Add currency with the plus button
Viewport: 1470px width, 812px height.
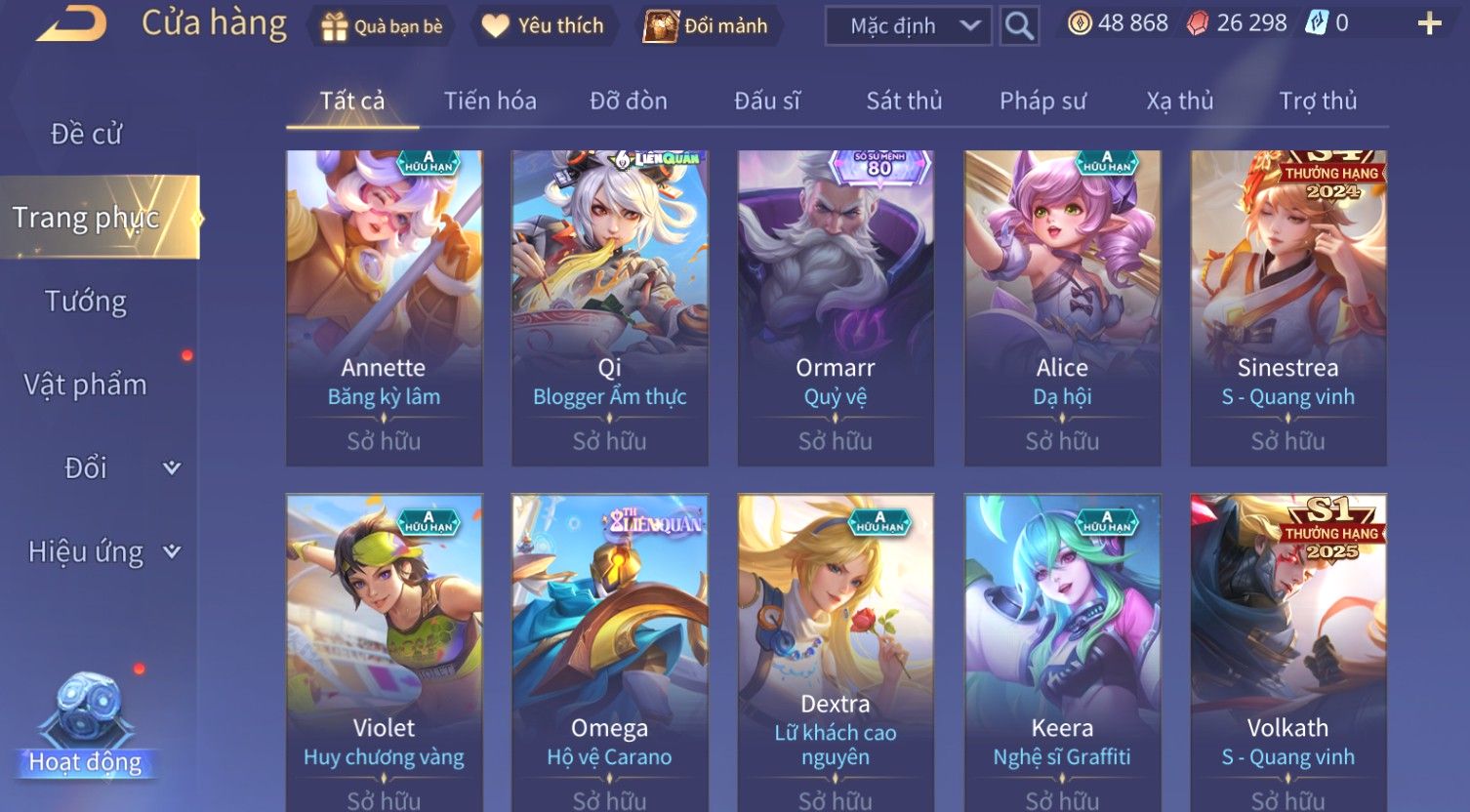click(1429, 23)
